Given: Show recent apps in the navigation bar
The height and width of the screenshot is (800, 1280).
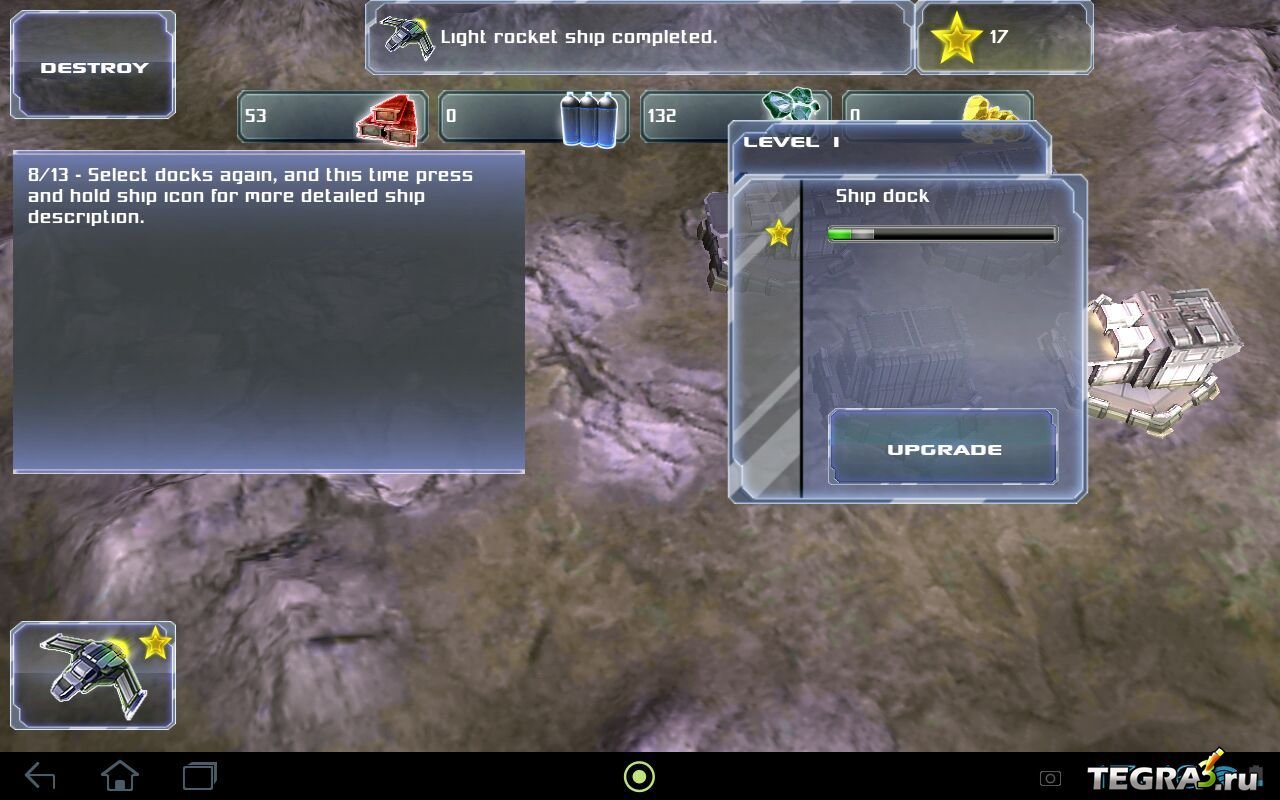Looking at the screenshot, I should 200,776.
